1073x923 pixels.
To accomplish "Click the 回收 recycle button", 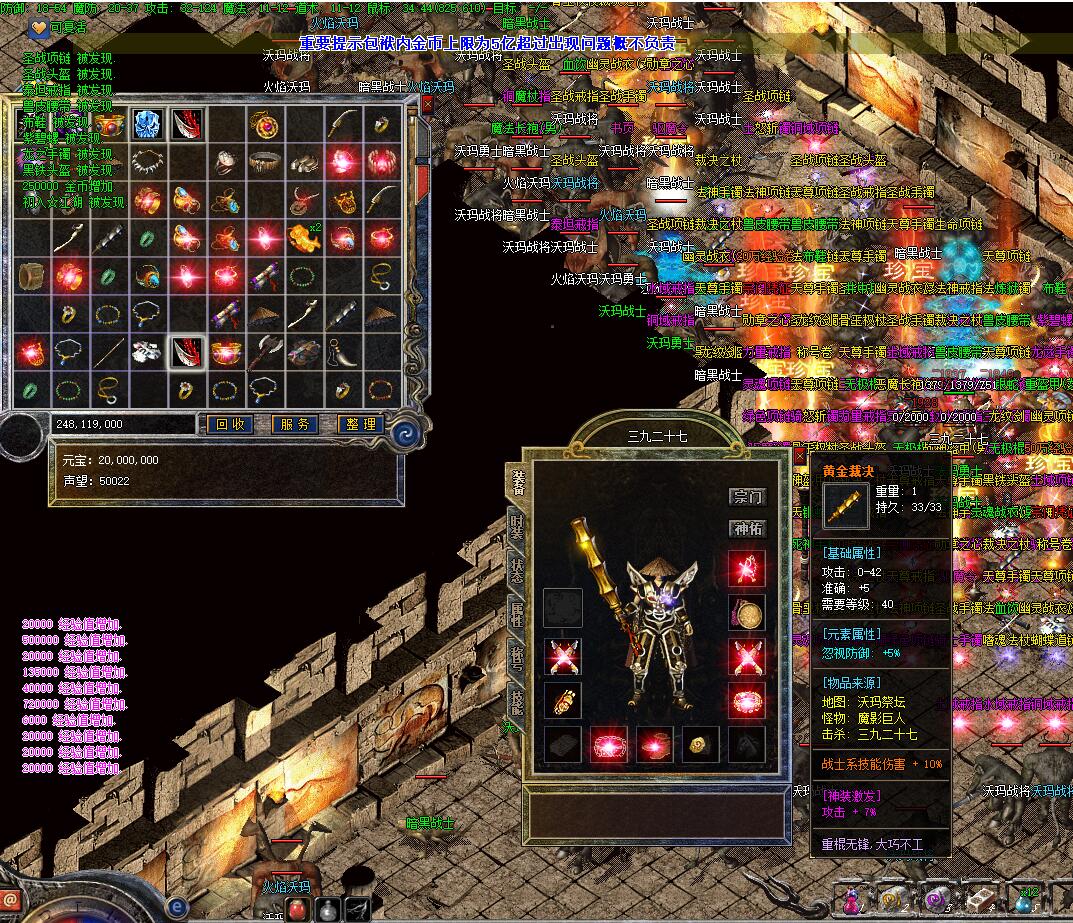I will (x=229, y=424).
